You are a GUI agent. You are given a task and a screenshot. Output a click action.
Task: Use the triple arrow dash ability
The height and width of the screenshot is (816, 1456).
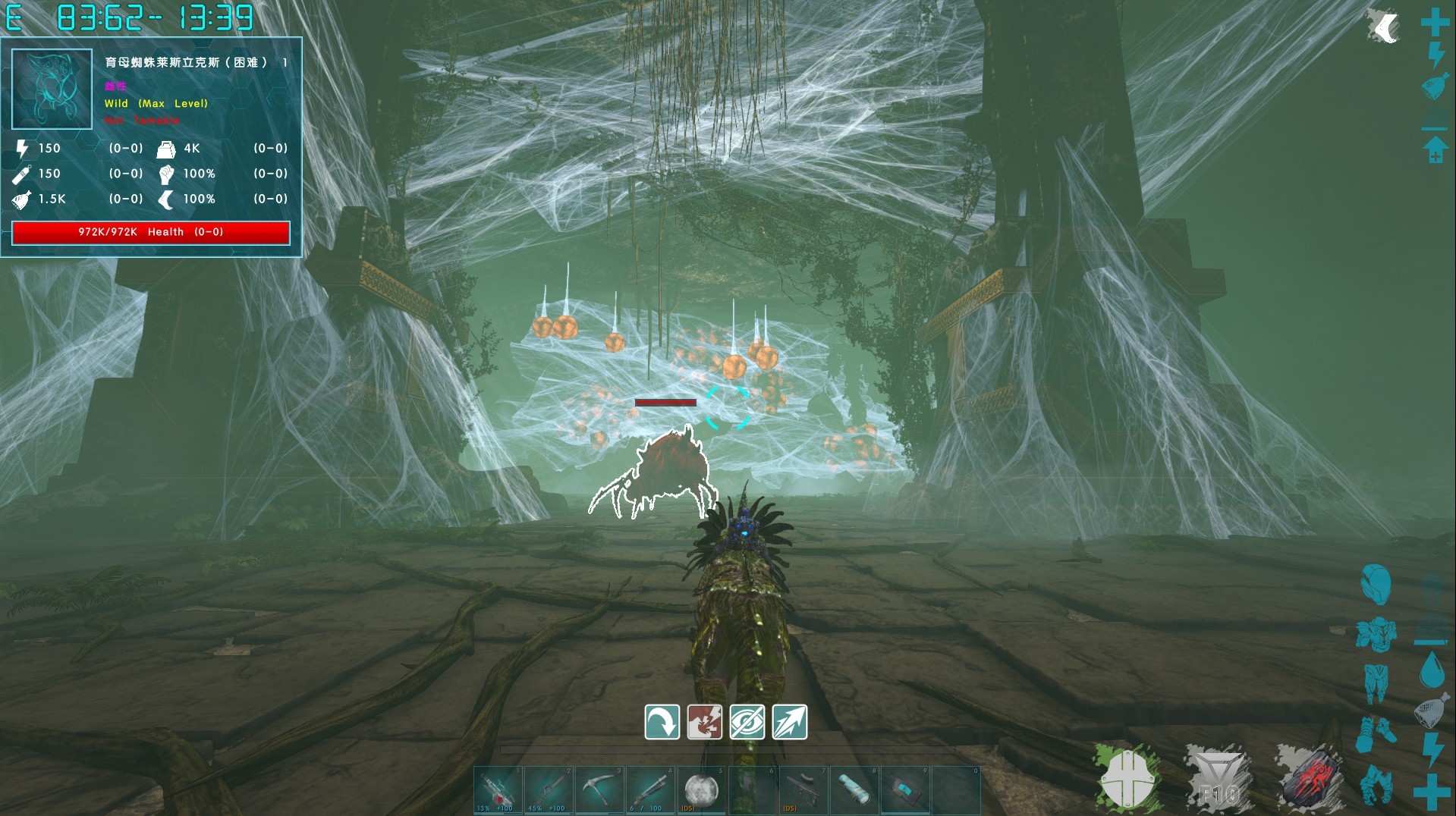click(x=789, y=721)
